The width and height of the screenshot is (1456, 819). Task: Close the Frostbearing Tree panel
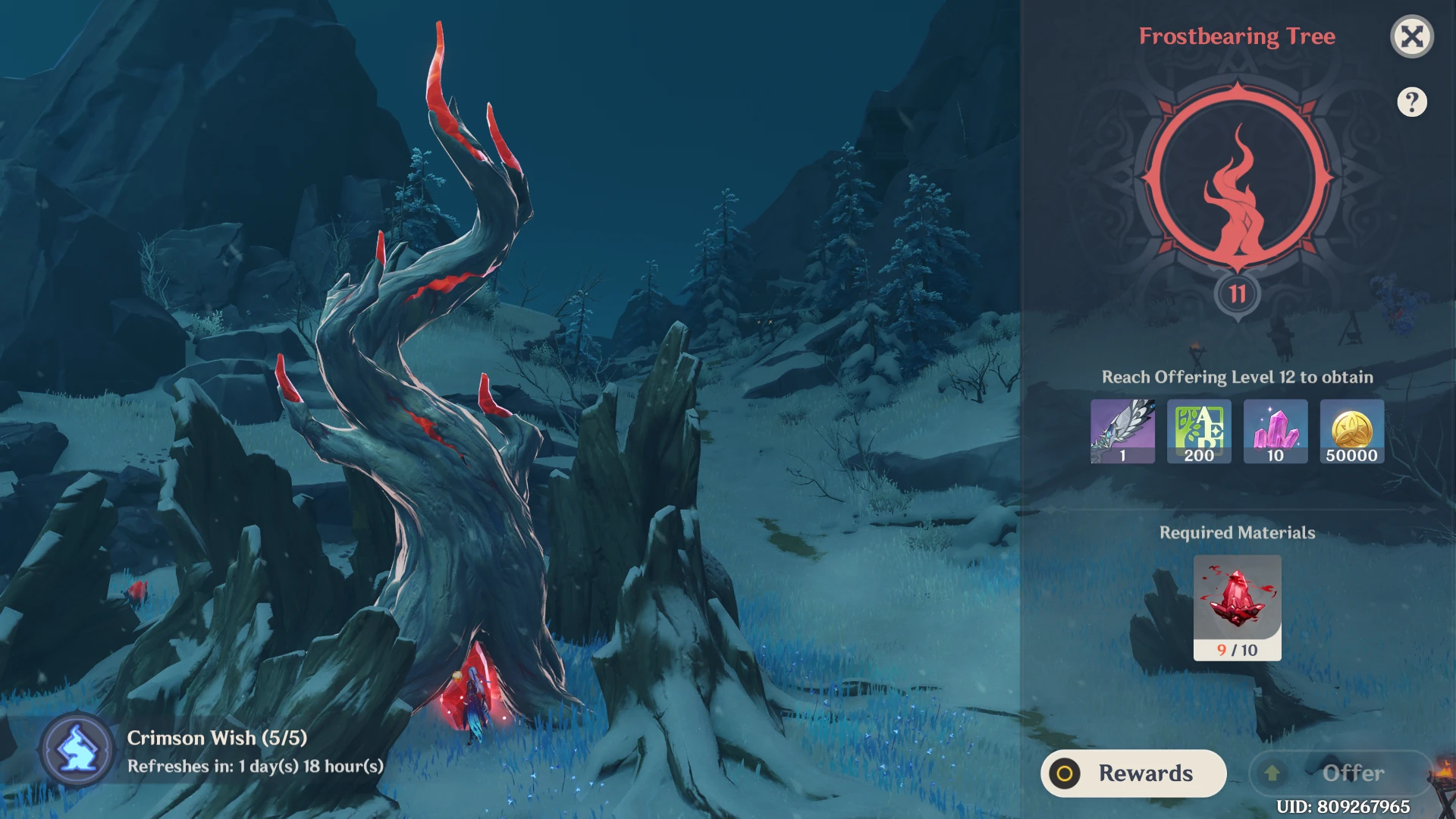click(1411, 36)
